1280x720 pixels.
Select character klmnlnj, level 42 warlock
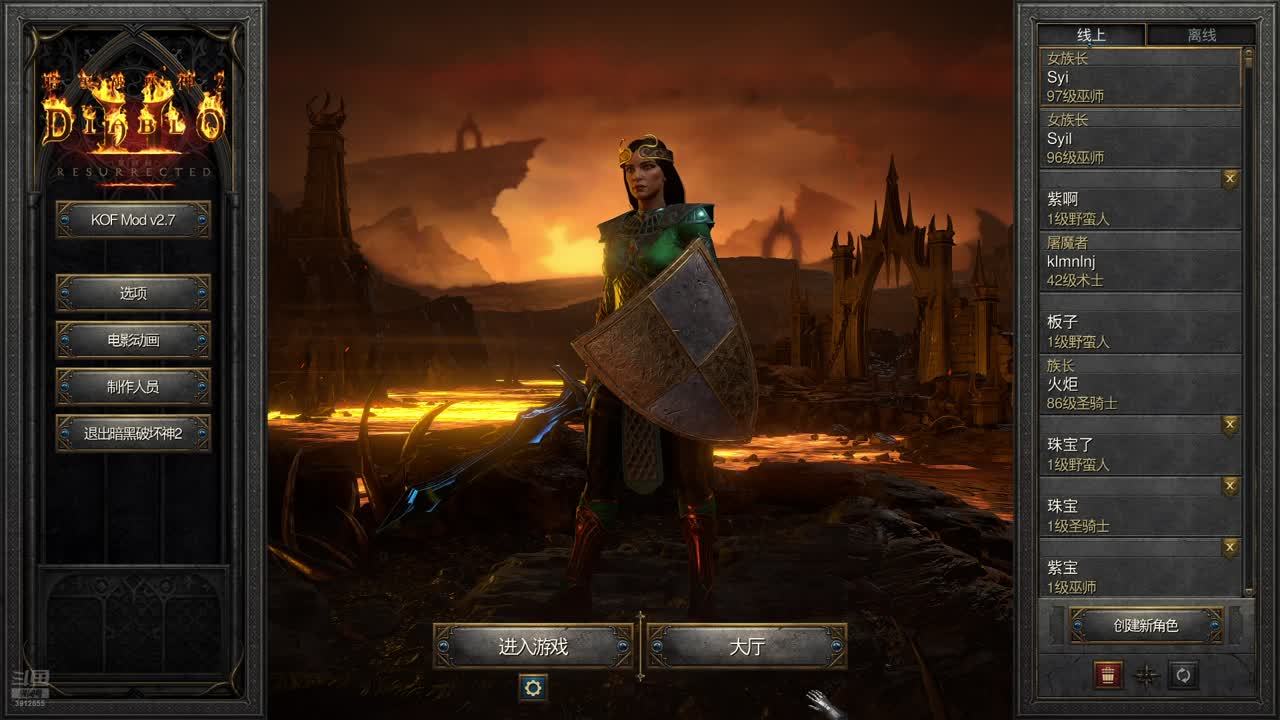(x=1139, y=261)
